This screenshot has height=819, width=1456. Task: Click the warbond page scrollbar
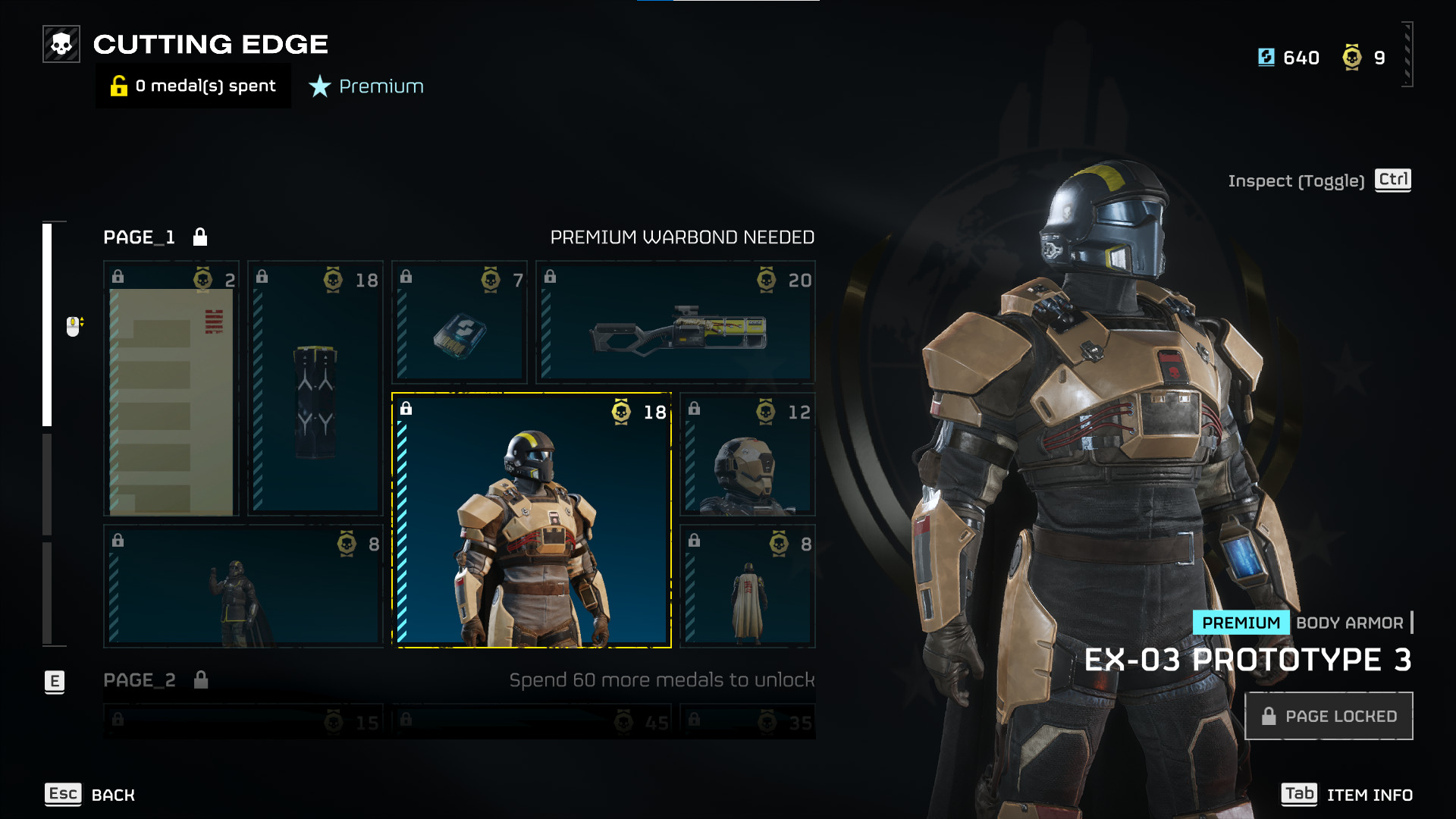click(47, 325)
